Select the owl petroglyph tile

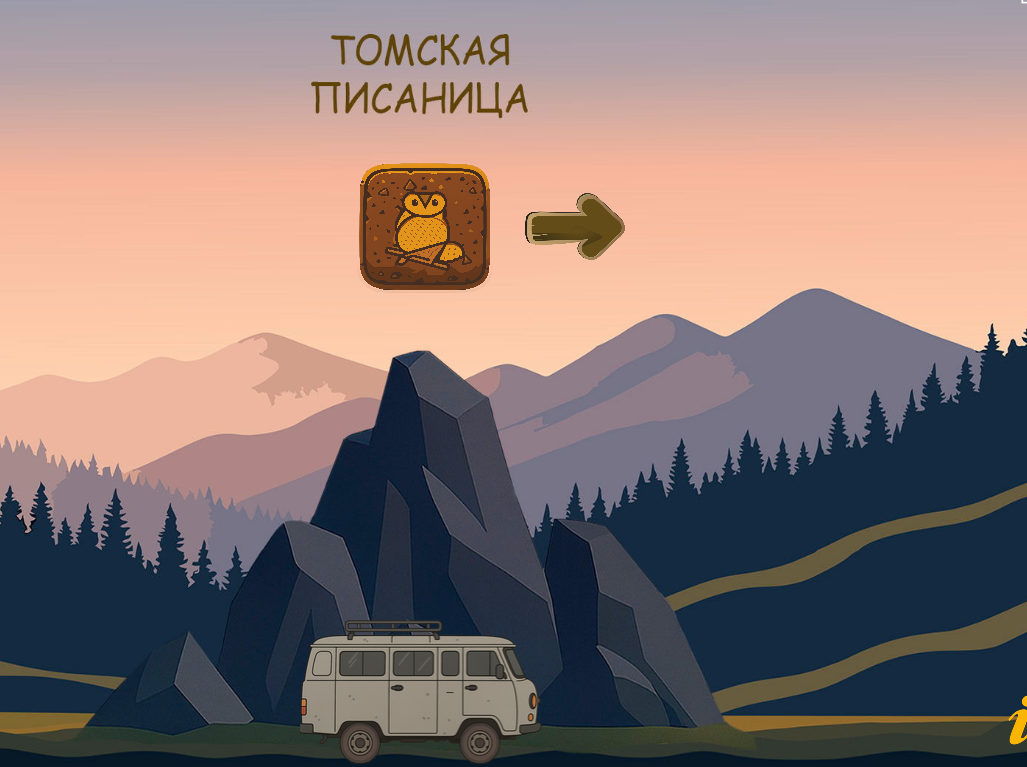tap(425, 227)
